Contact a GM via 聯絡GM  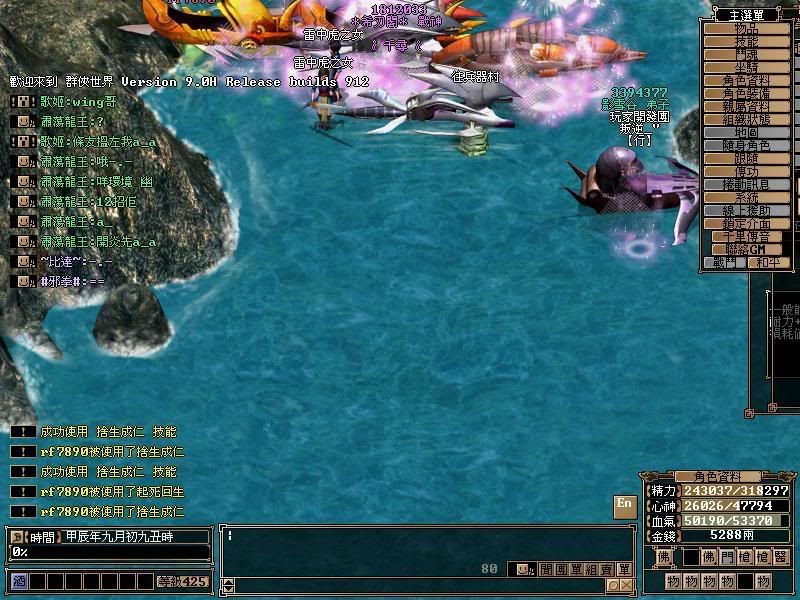(746, 250)
